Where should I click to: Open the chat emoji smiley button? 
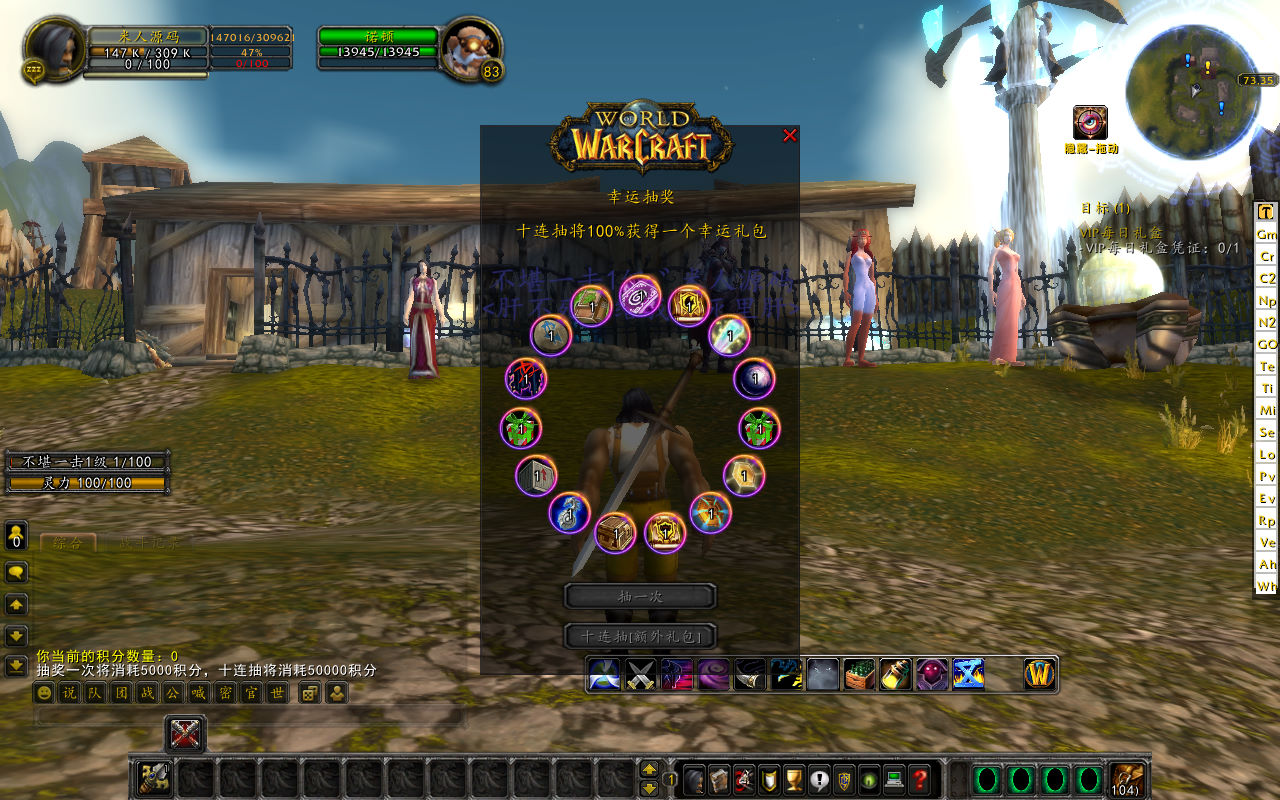click(44, 693)
